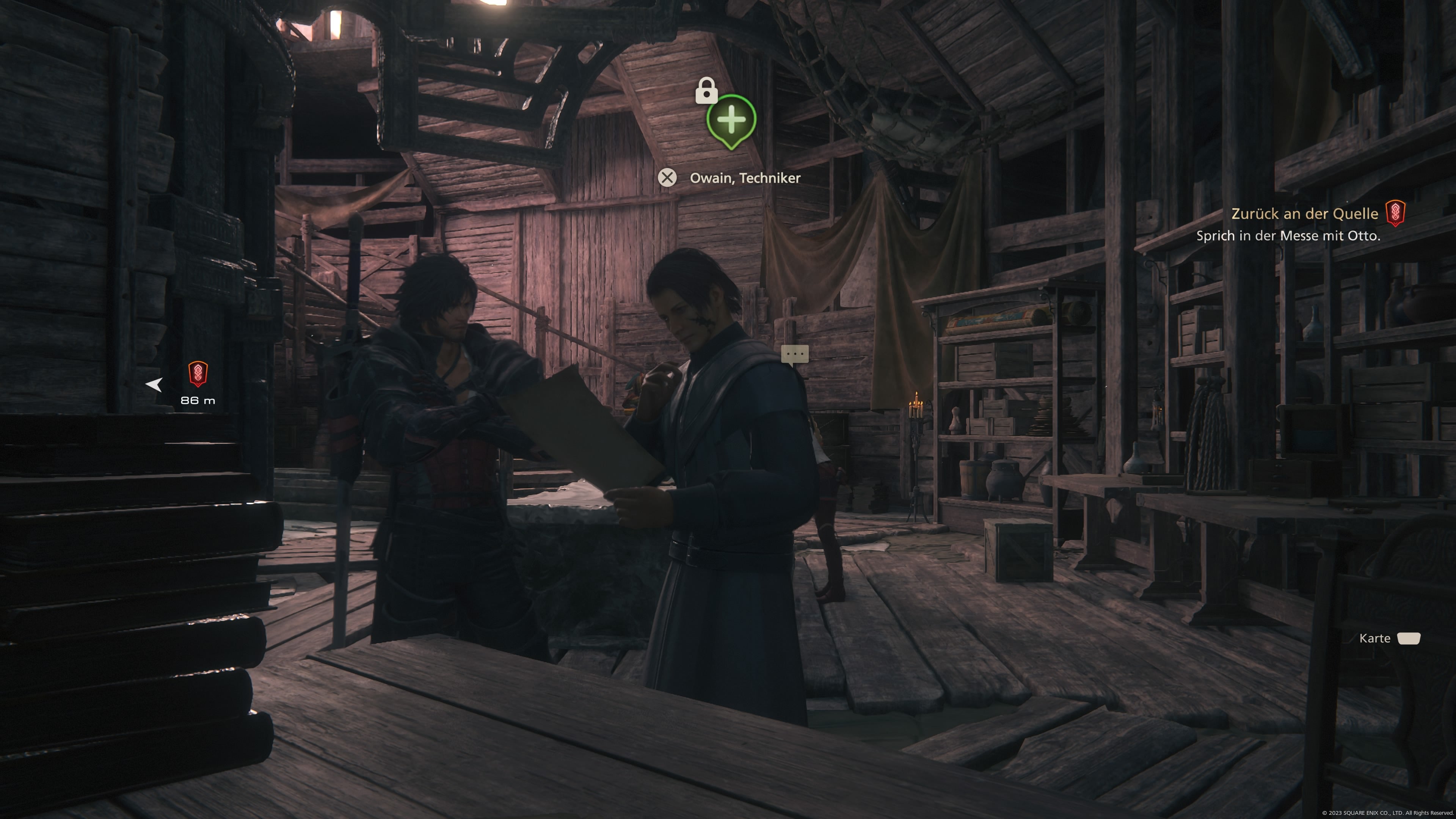Click the padlock target-lock icon

pos(706,91)
